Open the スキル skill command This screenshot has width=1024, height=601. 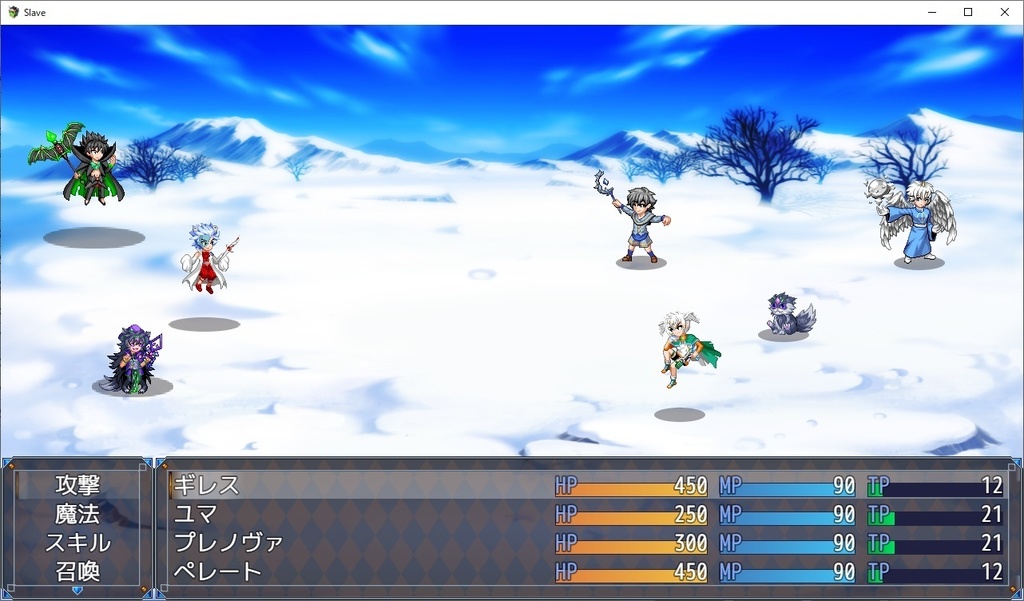77,543
